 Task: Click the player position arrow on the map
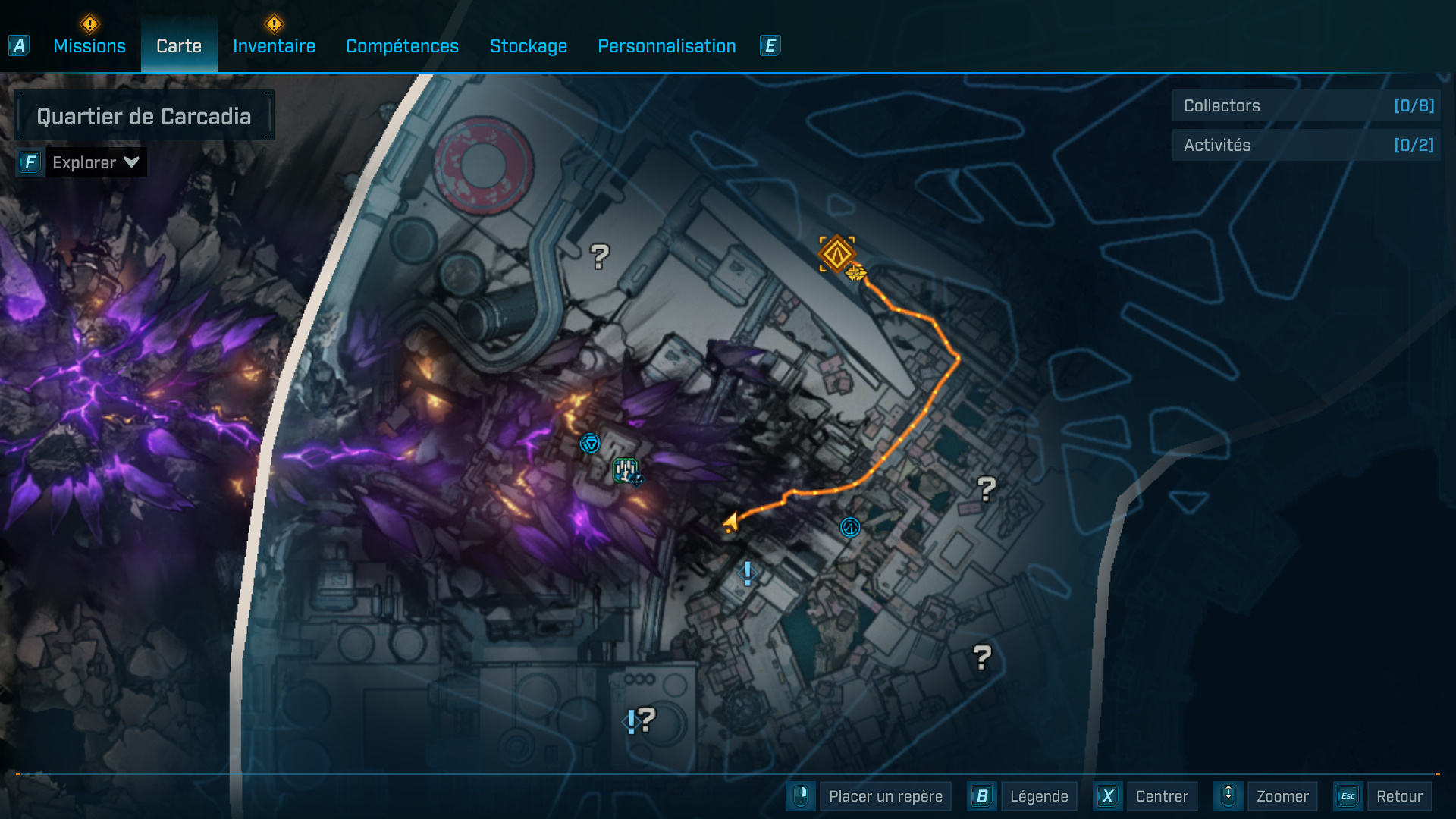(730, 519)
